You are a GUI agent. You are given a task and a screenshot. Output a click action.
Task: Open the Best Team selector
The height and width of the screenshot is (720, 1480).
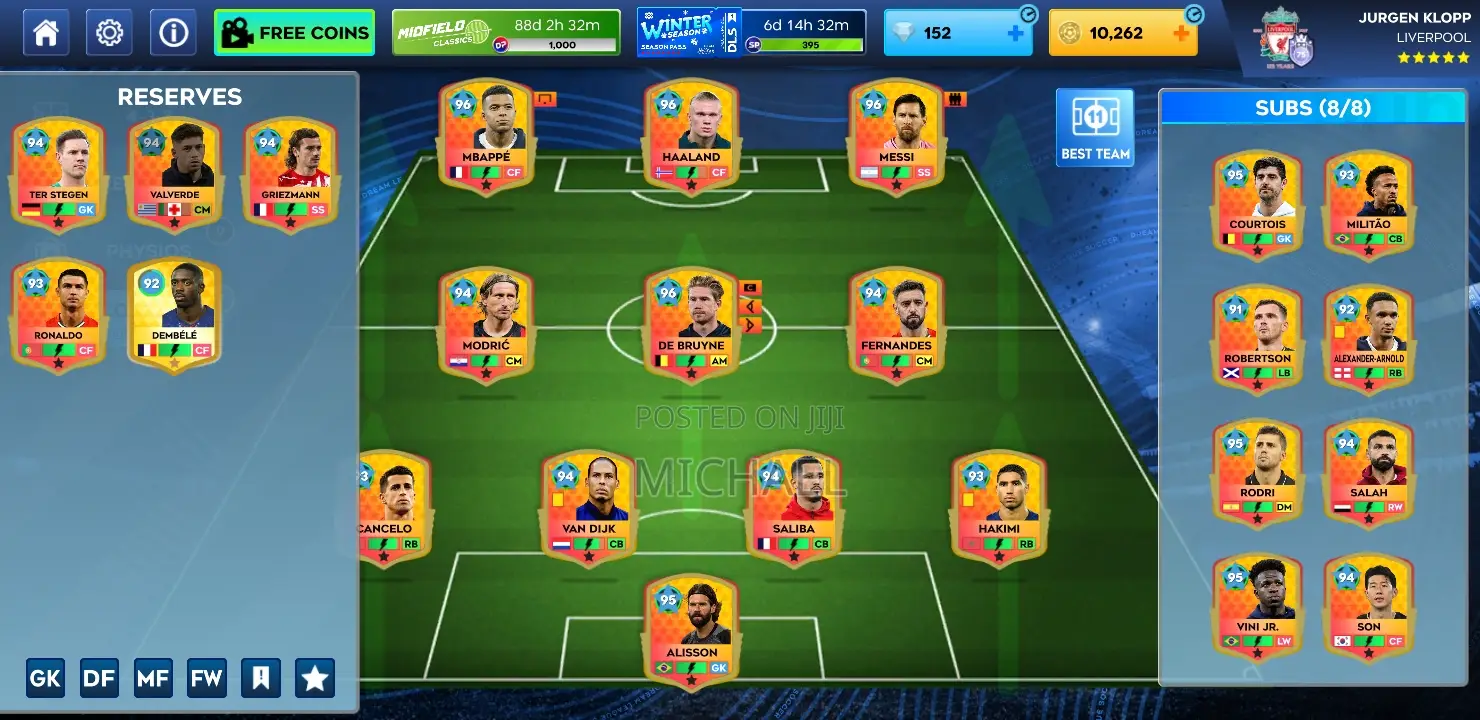[1095, 126]
